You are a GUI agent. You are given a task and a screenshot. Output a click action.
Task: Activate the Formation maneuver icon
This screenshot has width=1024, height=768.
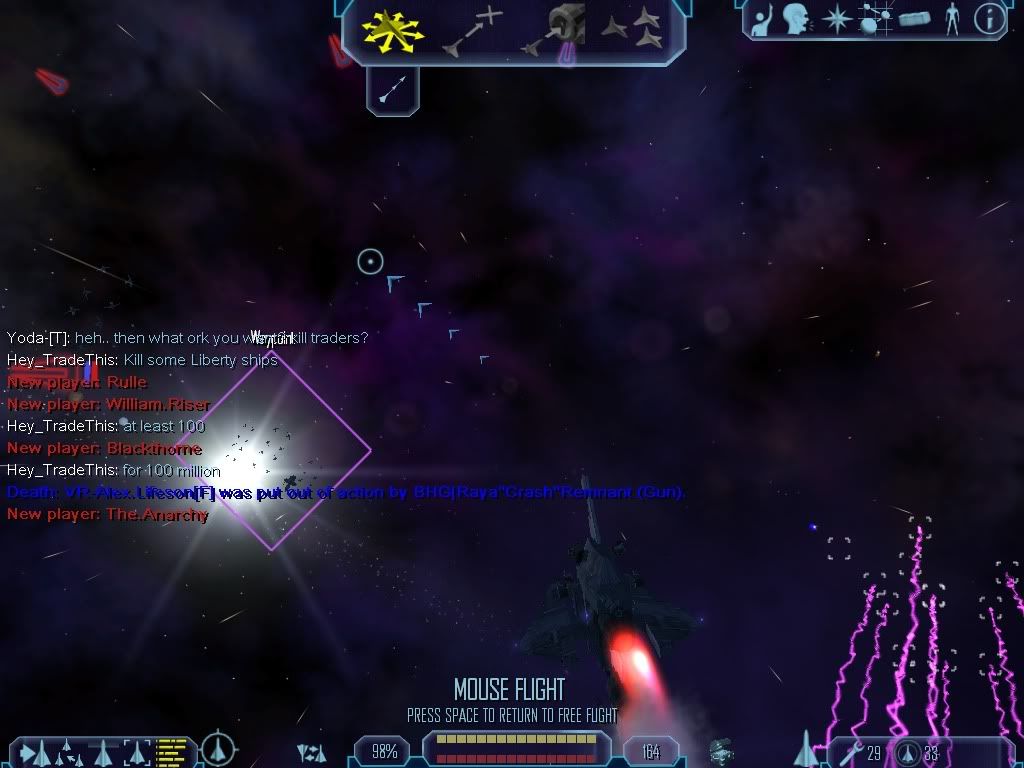click(632, 28)
